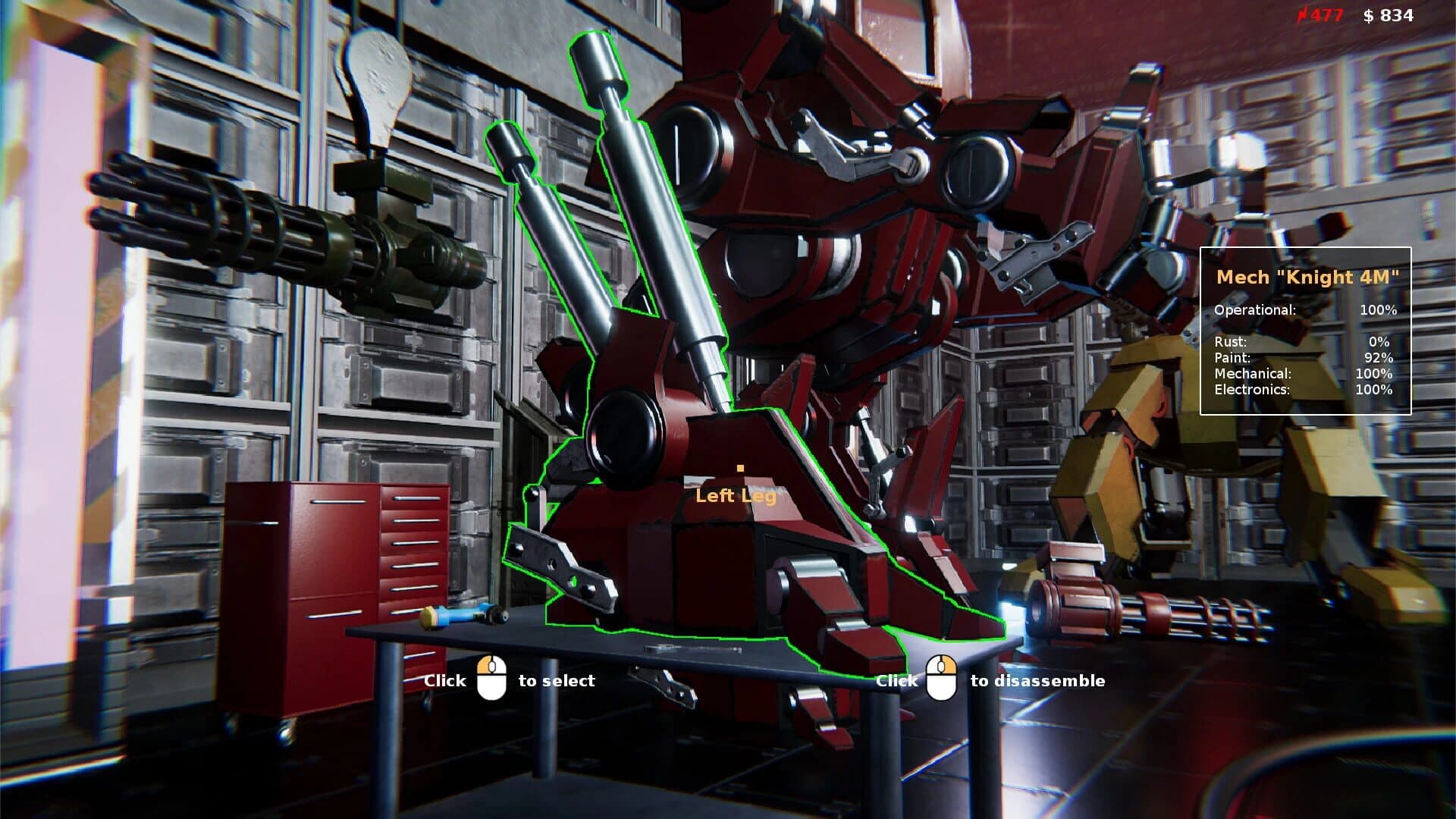The image size is (1456, 819).
Task: Click the right mouse button icon near 'to disassemble'
Action: click(x=940, y=679)
